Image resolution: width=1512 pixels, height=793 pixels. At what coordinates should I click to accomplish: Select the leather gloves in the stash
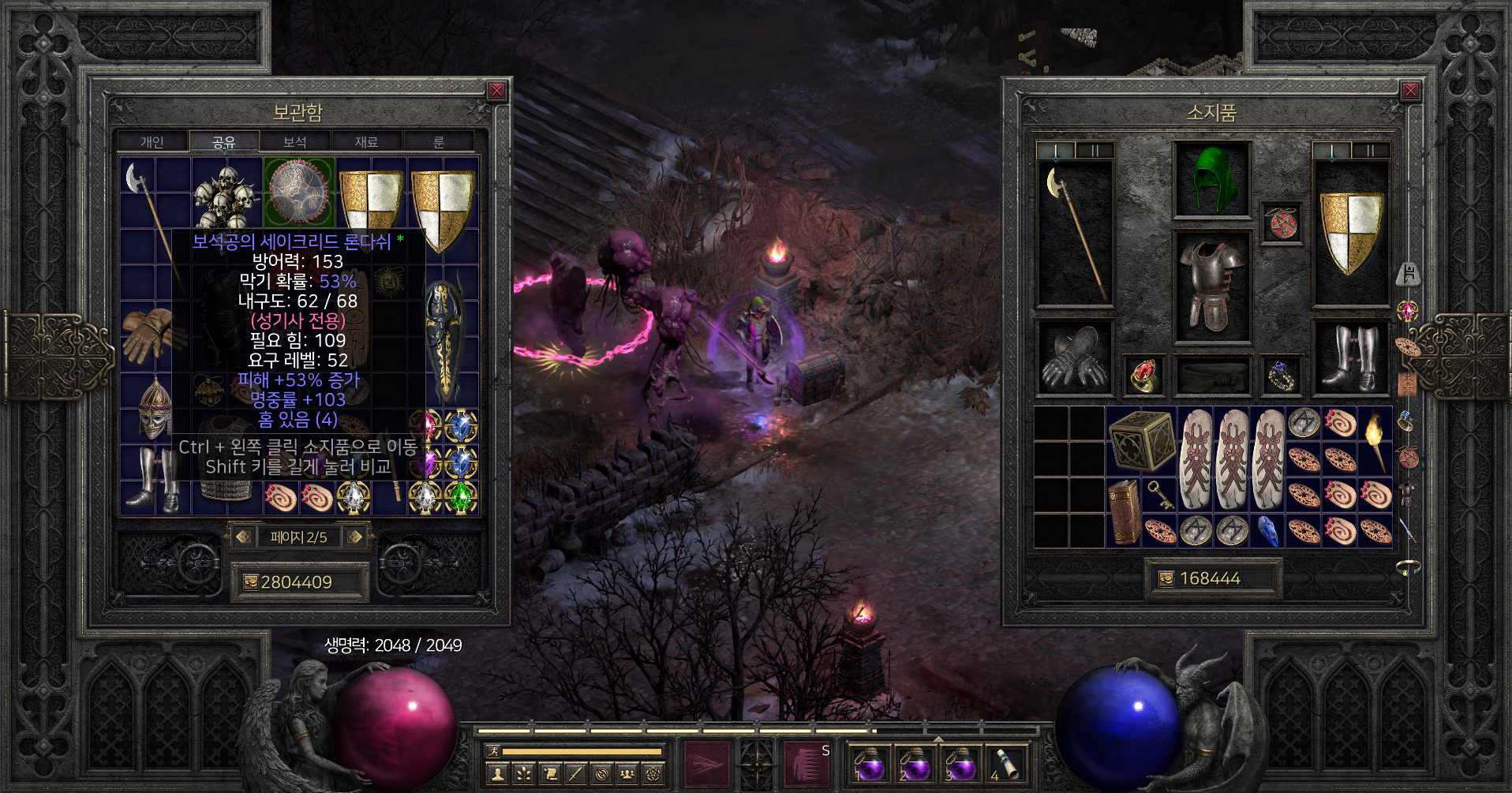[x=152, y=334]
